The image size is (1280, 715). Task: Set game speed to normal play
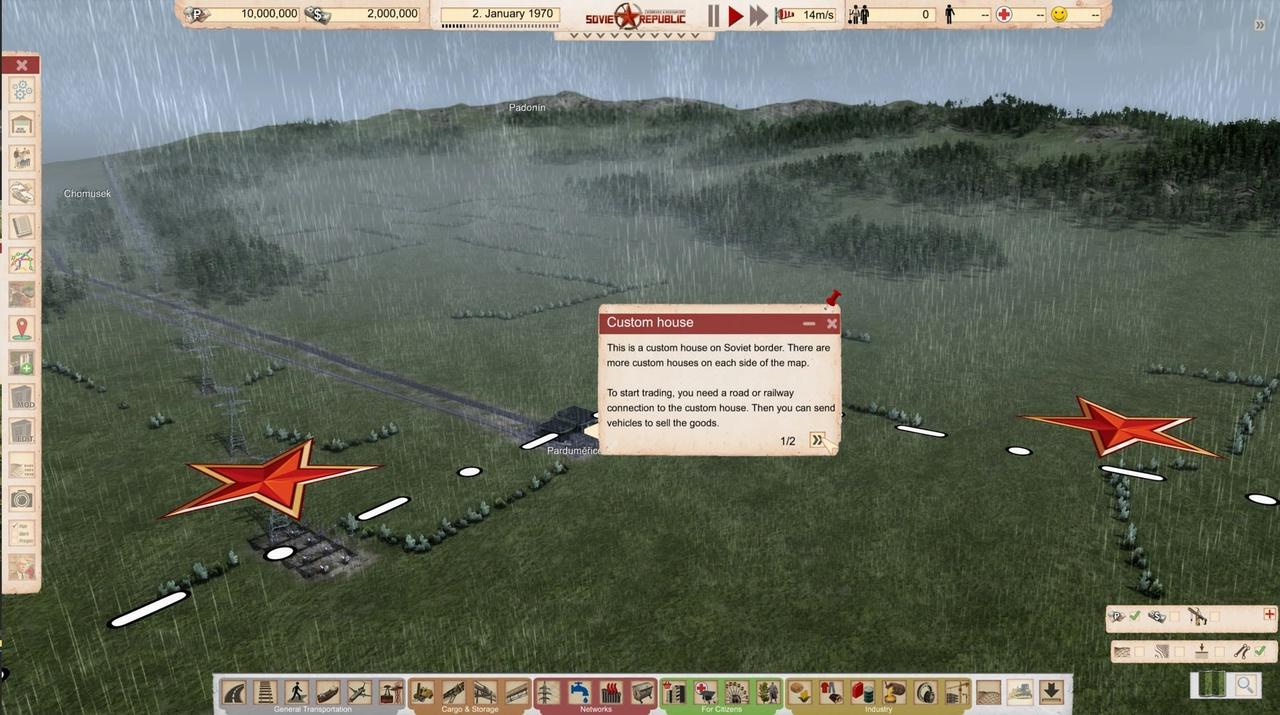tap(736, 15)
